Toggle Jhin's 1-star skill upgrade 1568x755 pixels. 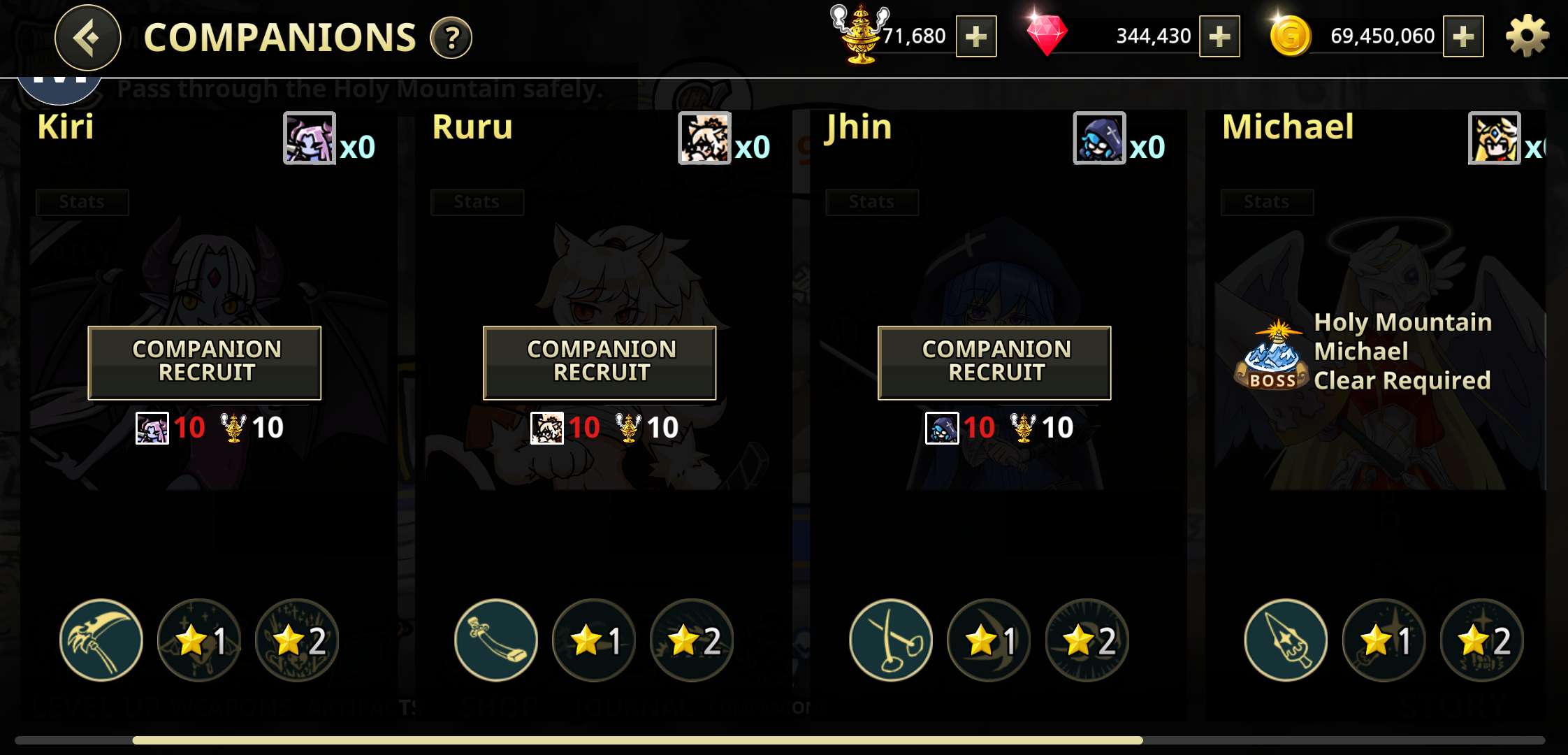tap(989, 640)
